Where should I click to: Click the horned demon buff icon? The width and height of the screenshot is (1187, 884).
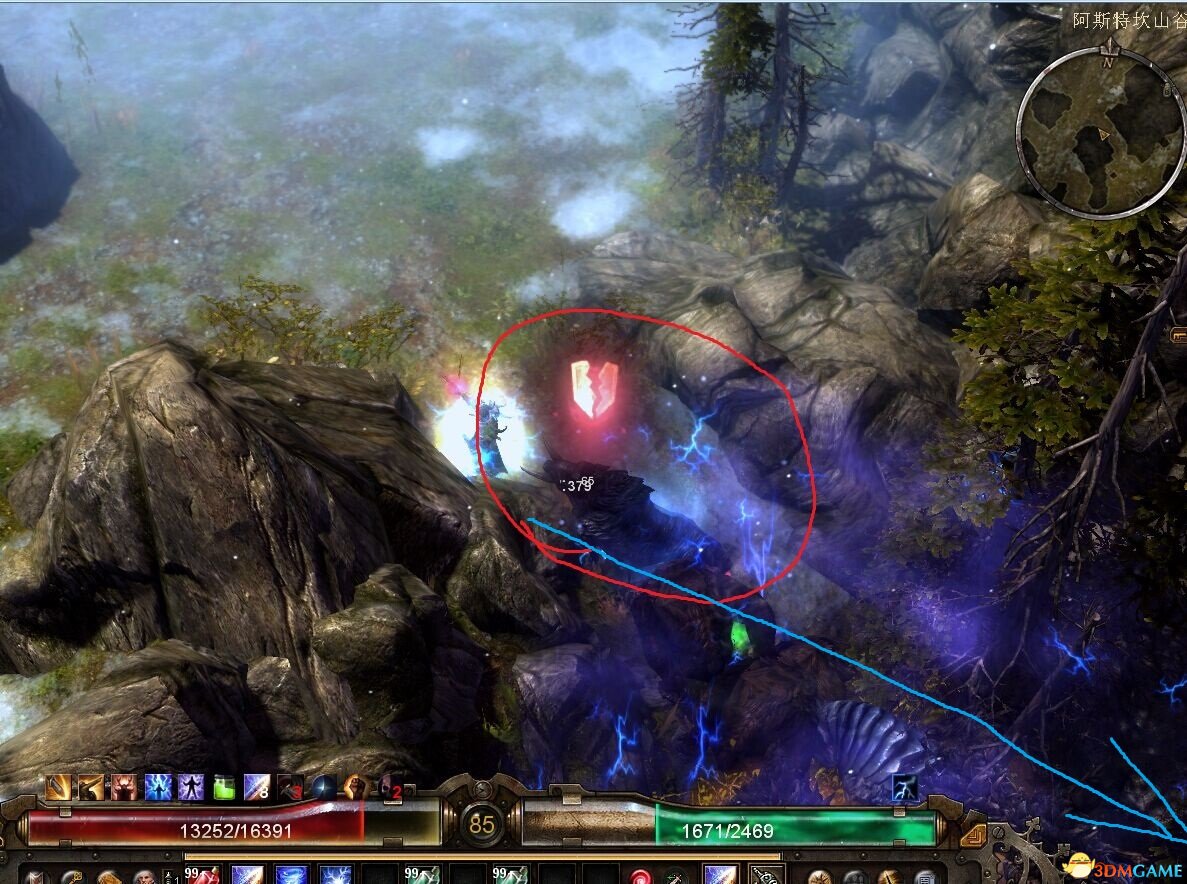coord(125,788)
